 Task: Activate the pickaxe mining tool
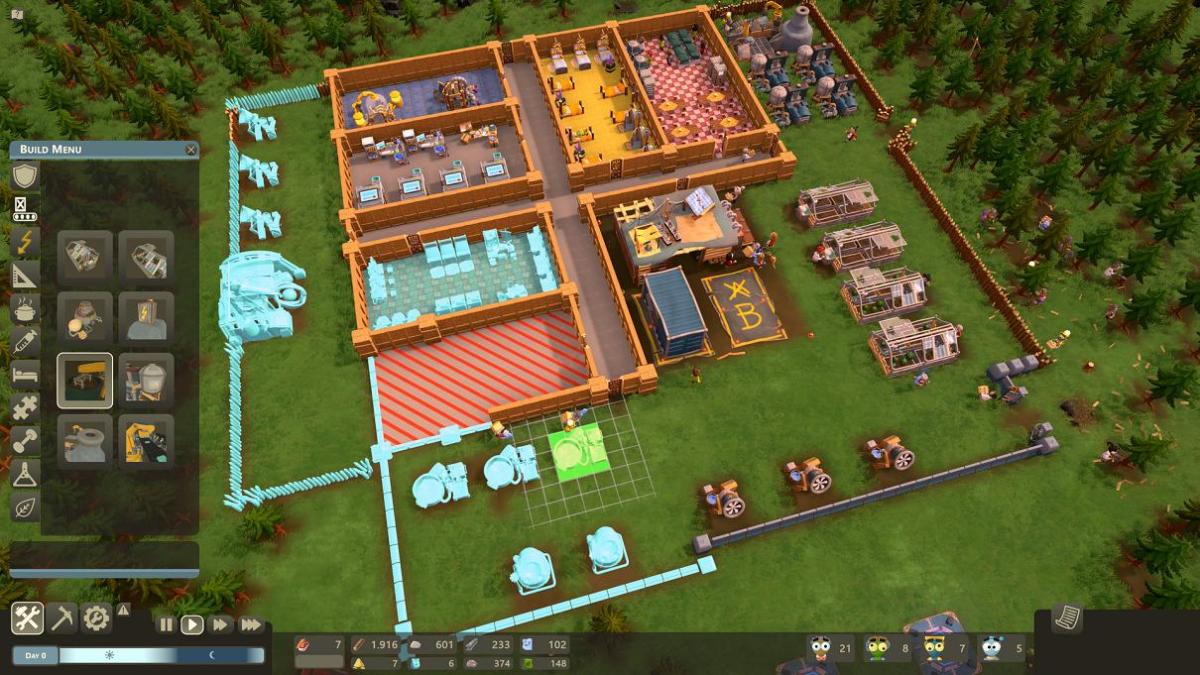62,618
